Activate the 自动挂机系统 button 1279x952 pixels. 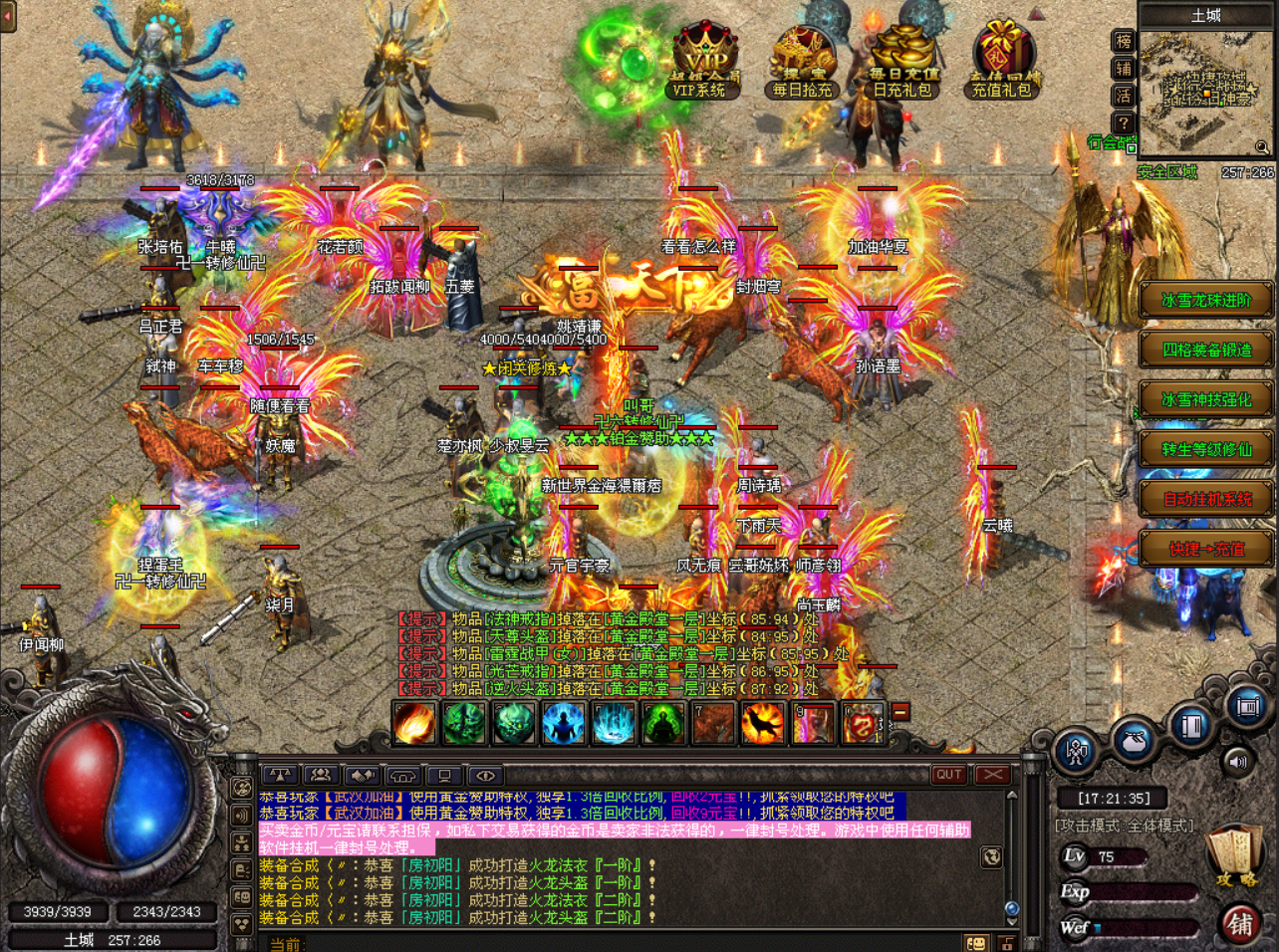click(1206, 500)
